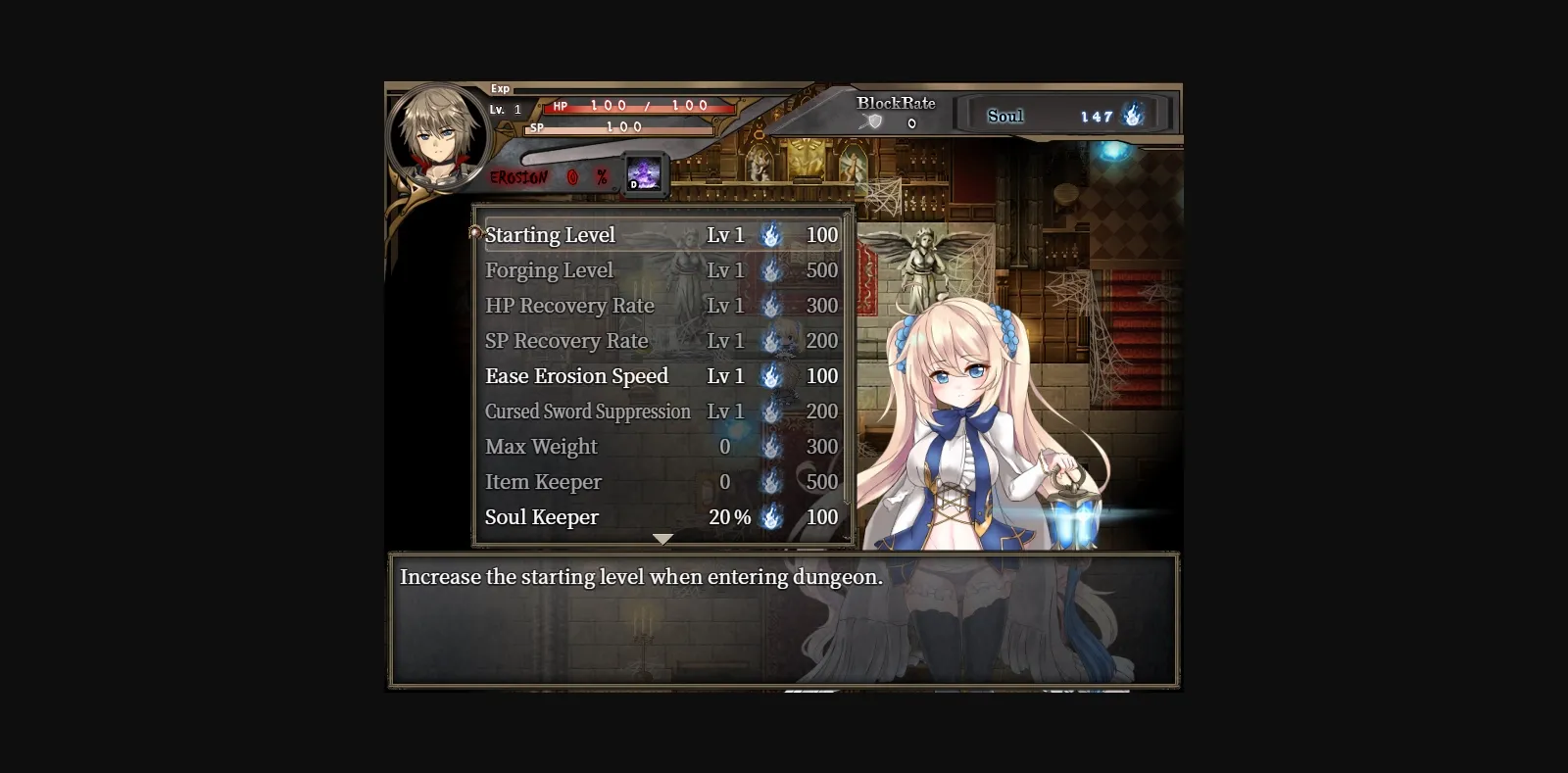Image resolution: width=1568 pixels, height=773 pixels.
Task: Choose the Forging Level upgrade
Action: coord(550,270)
